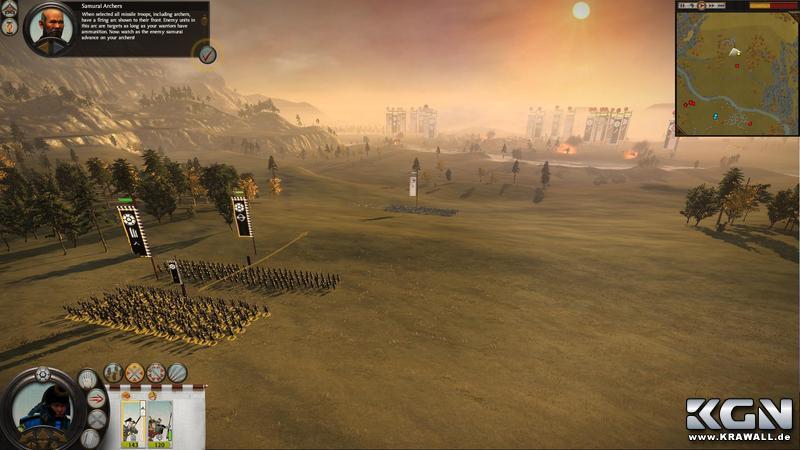
Task: Click the general's portrait in the round frame
Action: (43, 406)
